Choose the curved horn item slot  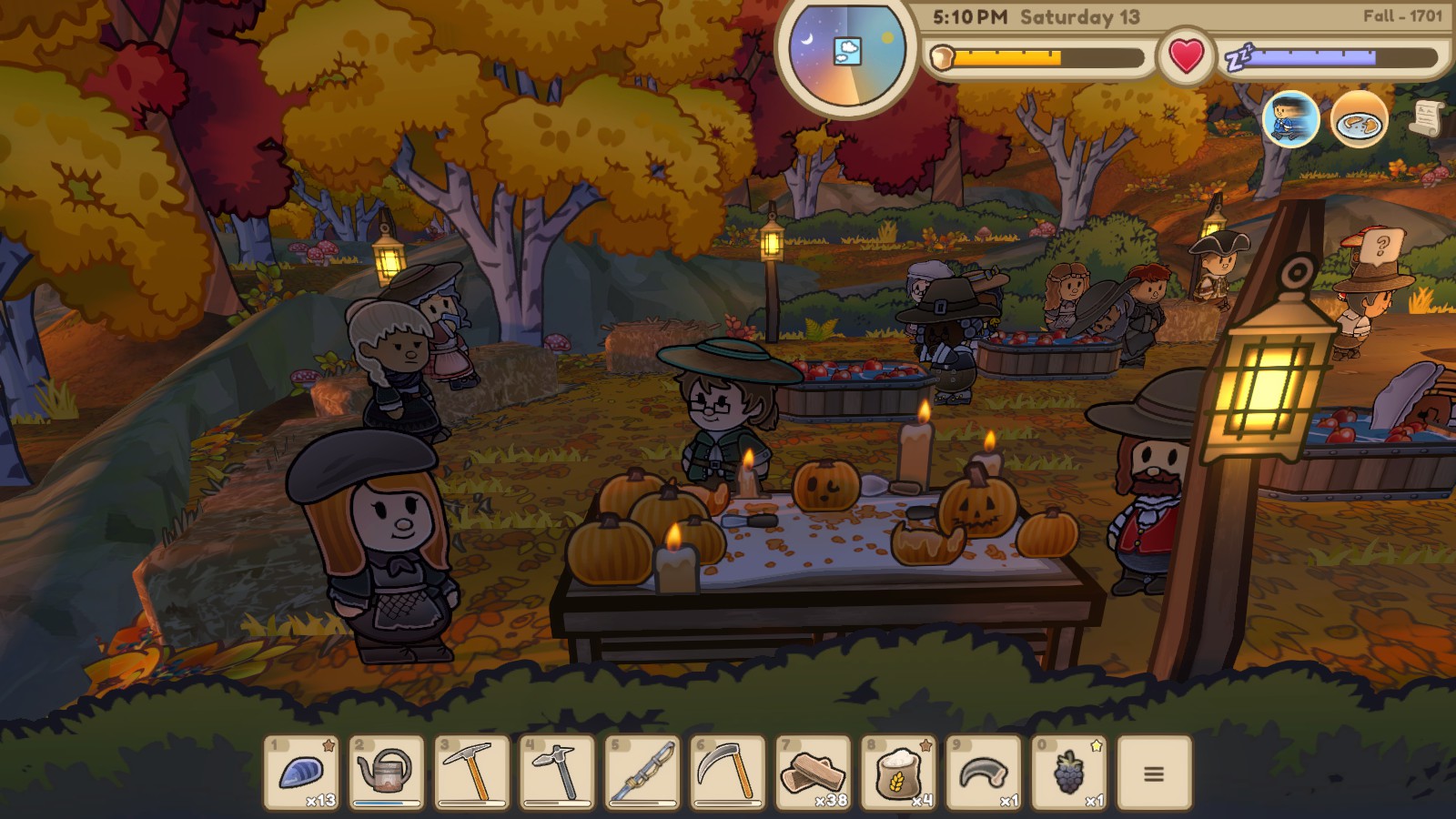pos(984,773)
